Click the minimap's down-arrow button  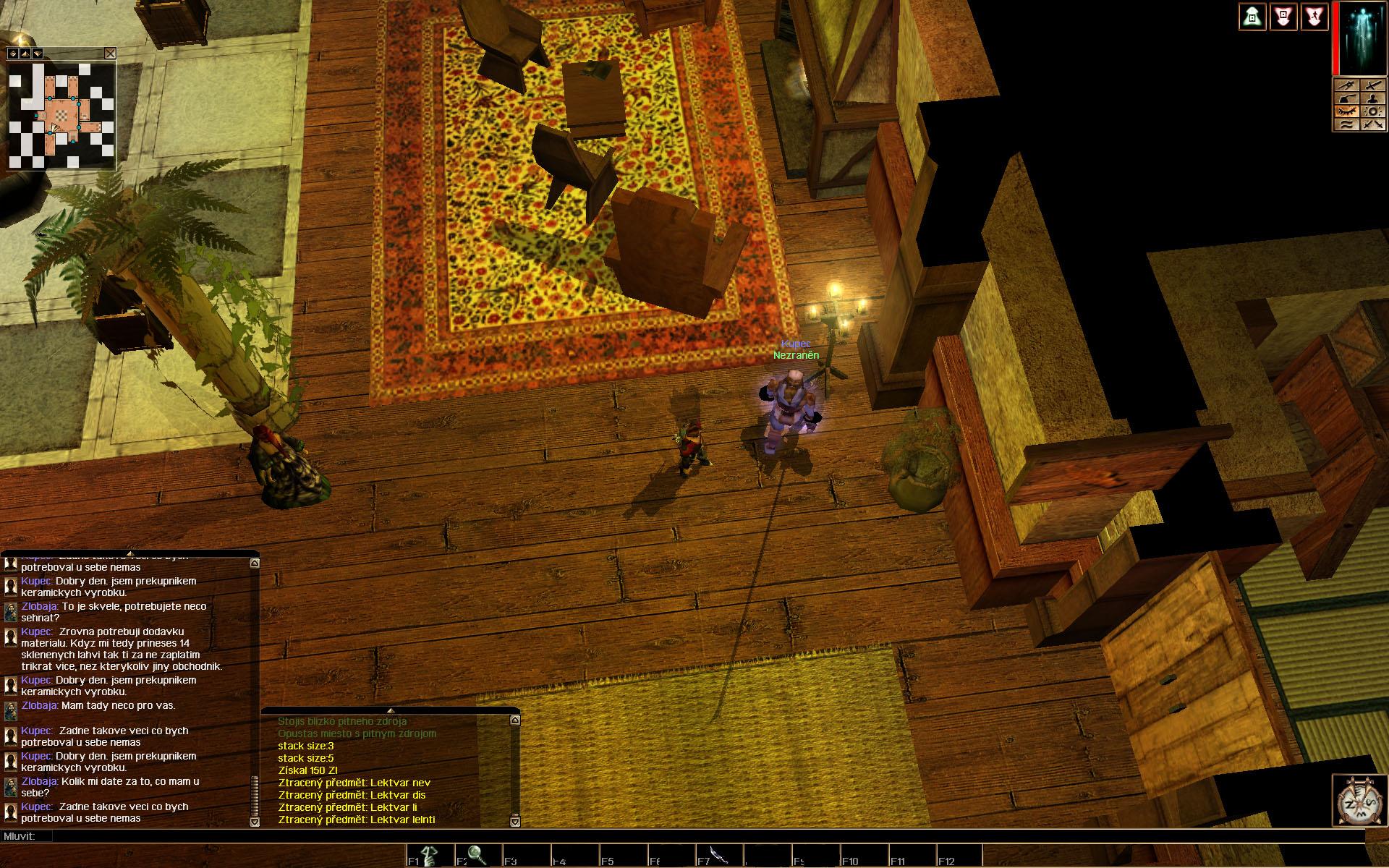pyautogui.click(x=37, y=54)
